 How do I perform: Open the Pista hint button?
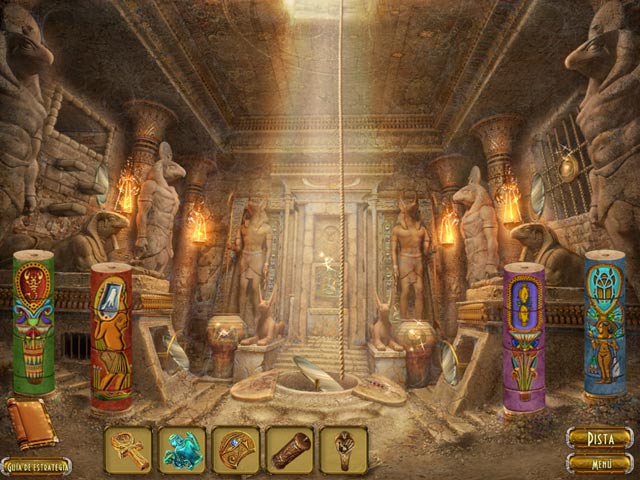(600, 438)
